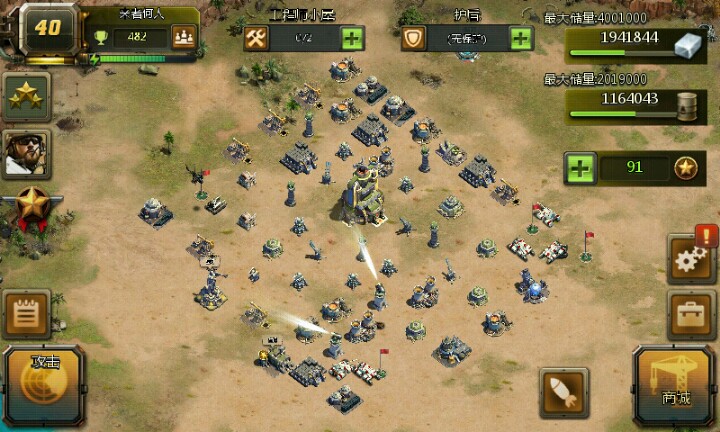
Task: Open the briefcase inventory button
Action: [x=691, y=316]
